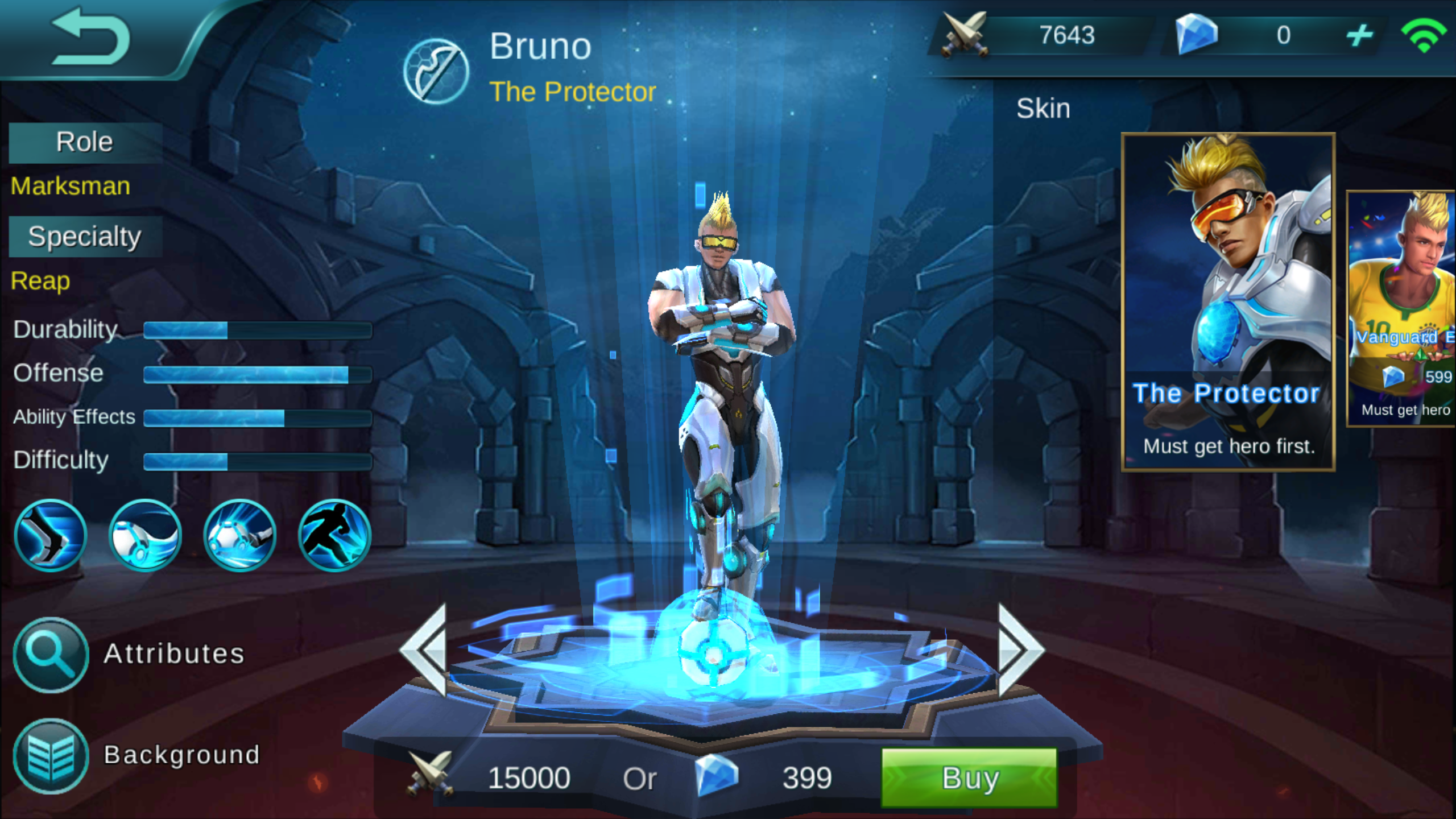View Bruno's hero Background story
1456x819 pixels.
pos(50,755)
